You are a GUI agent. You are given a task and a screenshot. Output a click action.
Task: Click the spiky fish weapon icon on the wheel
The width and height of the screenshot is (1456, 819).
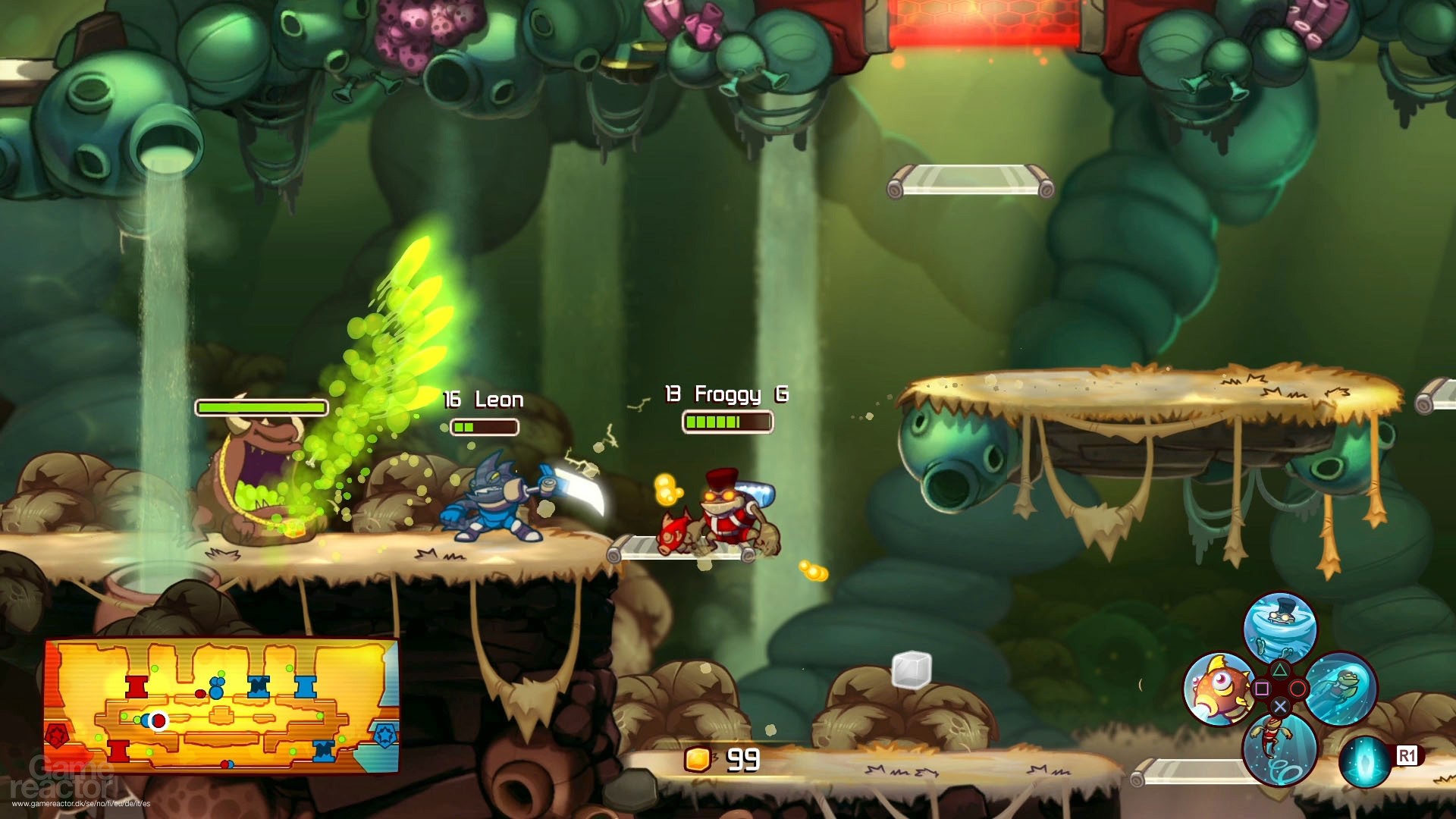click(1218, 686)
